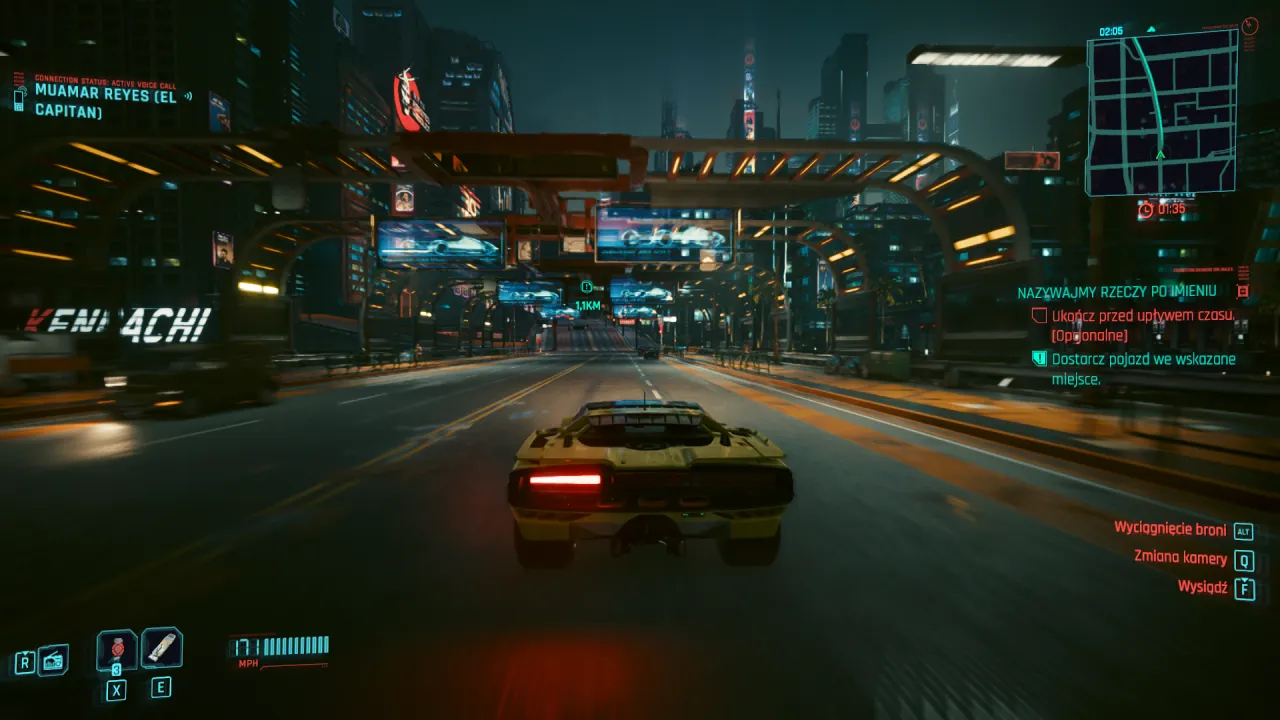Select the NAZYWAJMY RZECZY PO IMIENIU quest title
The height and width of the screenshot is (720, 1280).
(x=1115, y=291)
